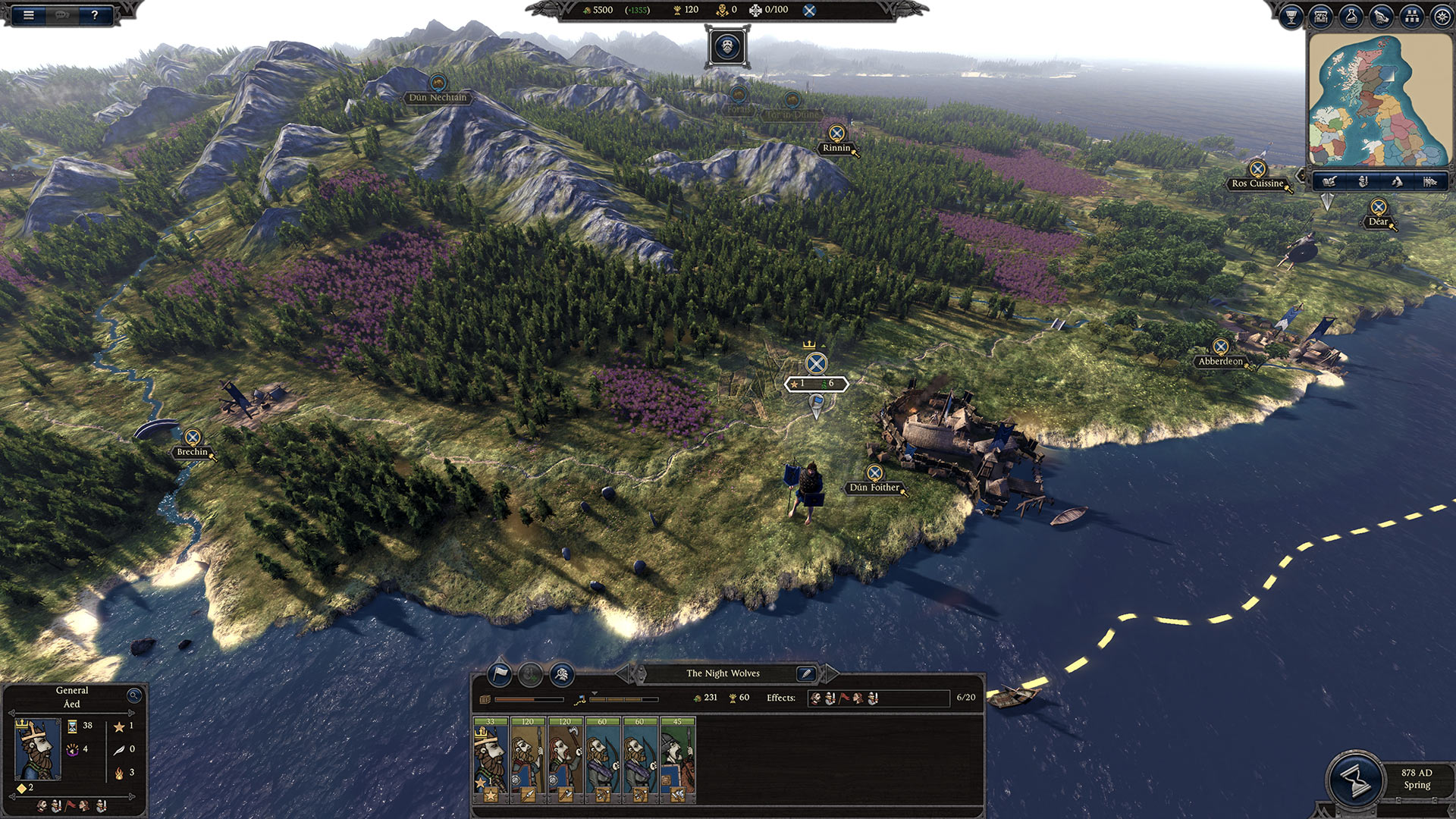Open the treasure chest panel

click(1321, 17)
